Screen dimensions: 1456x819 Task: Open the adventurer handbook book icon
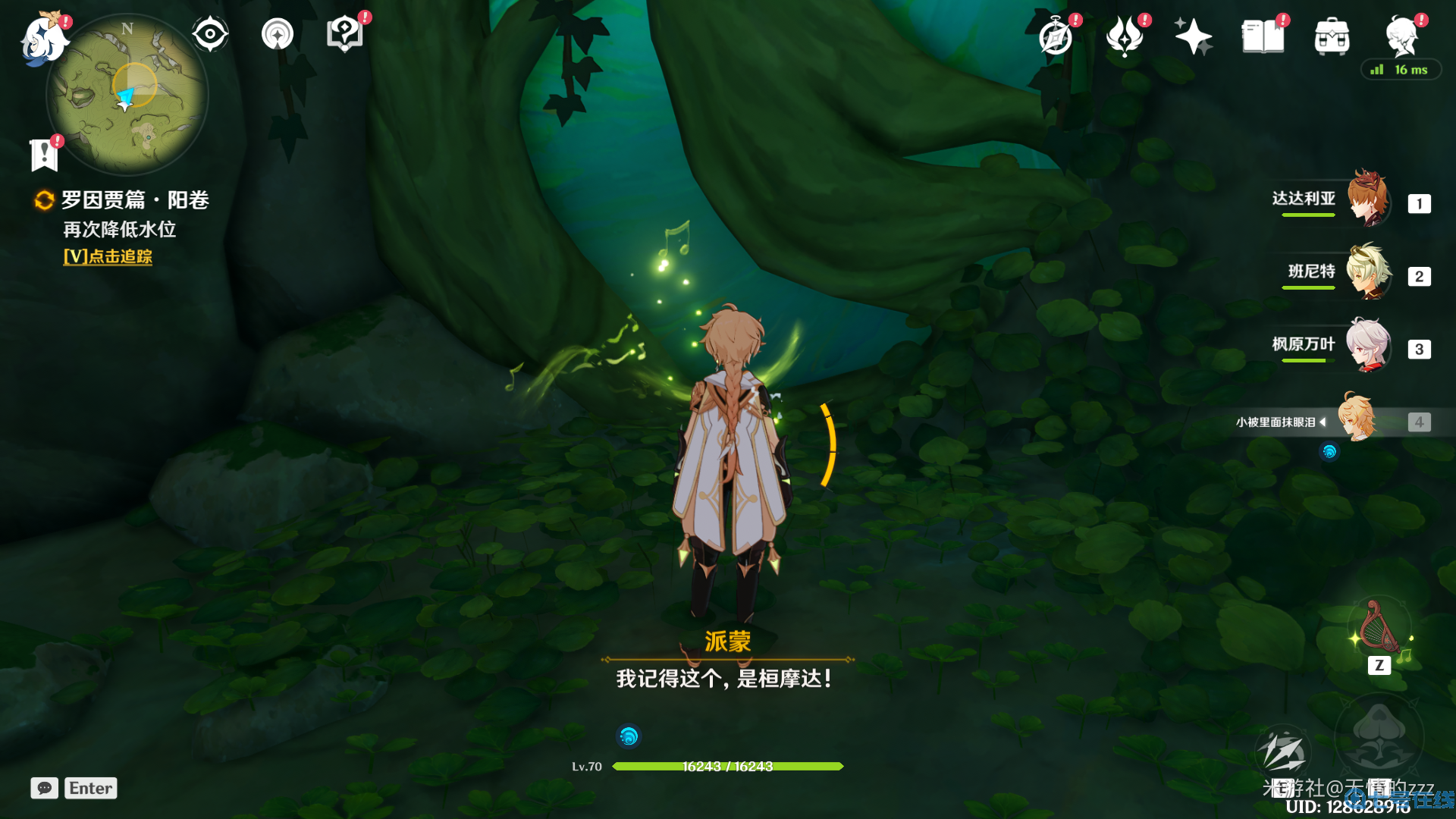1263,36
